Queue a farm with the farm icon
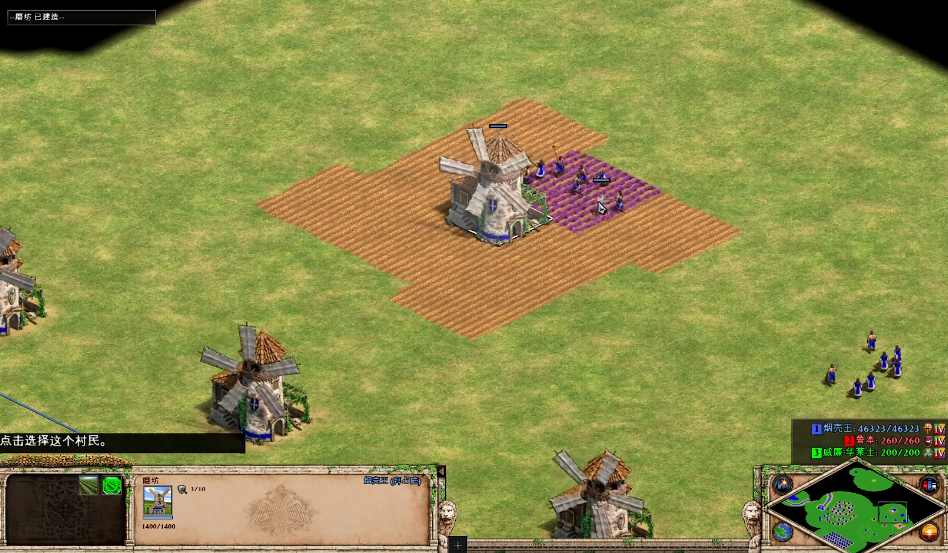The width and height of the screenshot is (948, 553). (x=89, y=486)
